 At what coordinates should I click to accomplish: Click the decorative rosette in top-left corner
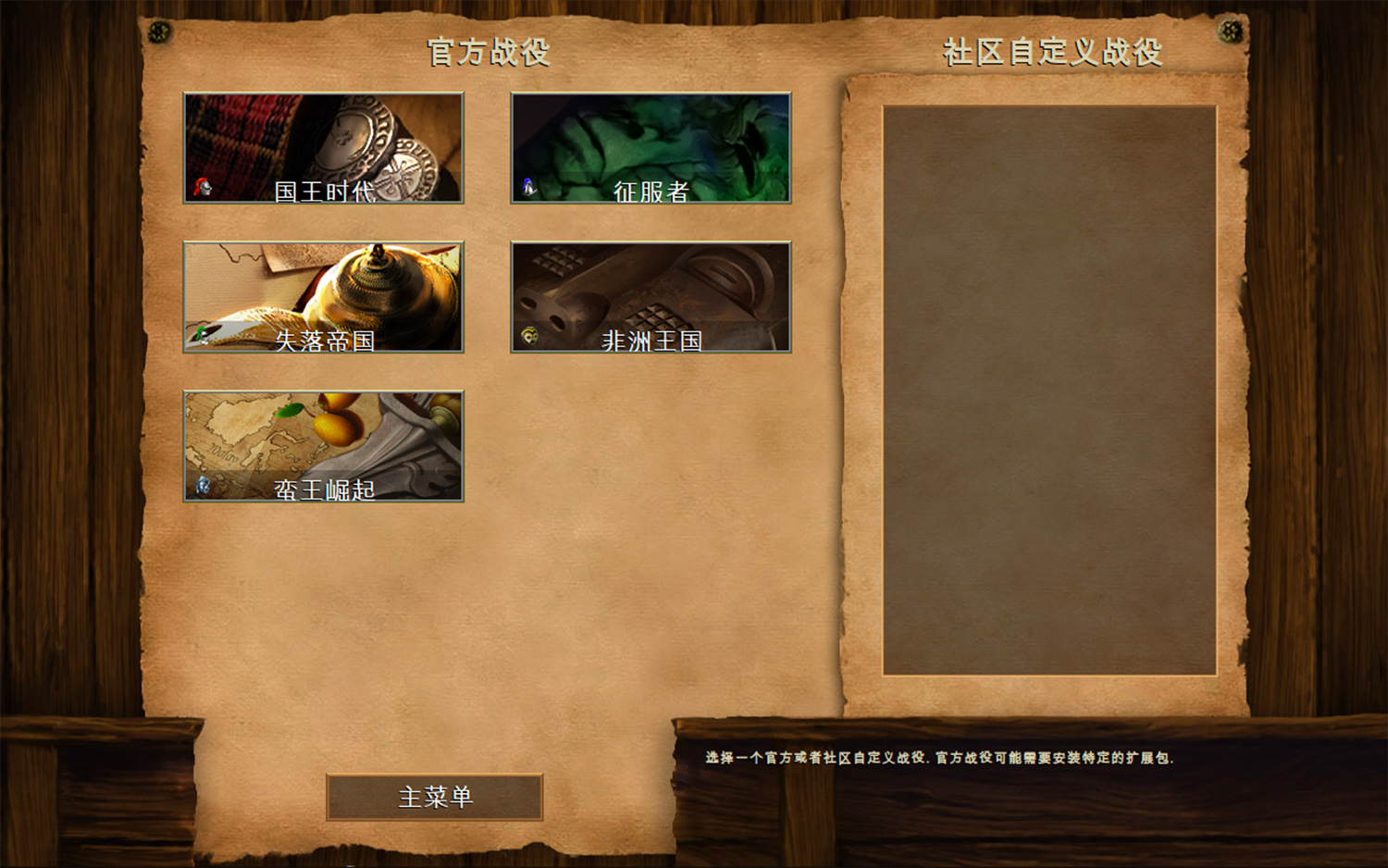click(x=162, y=31)
